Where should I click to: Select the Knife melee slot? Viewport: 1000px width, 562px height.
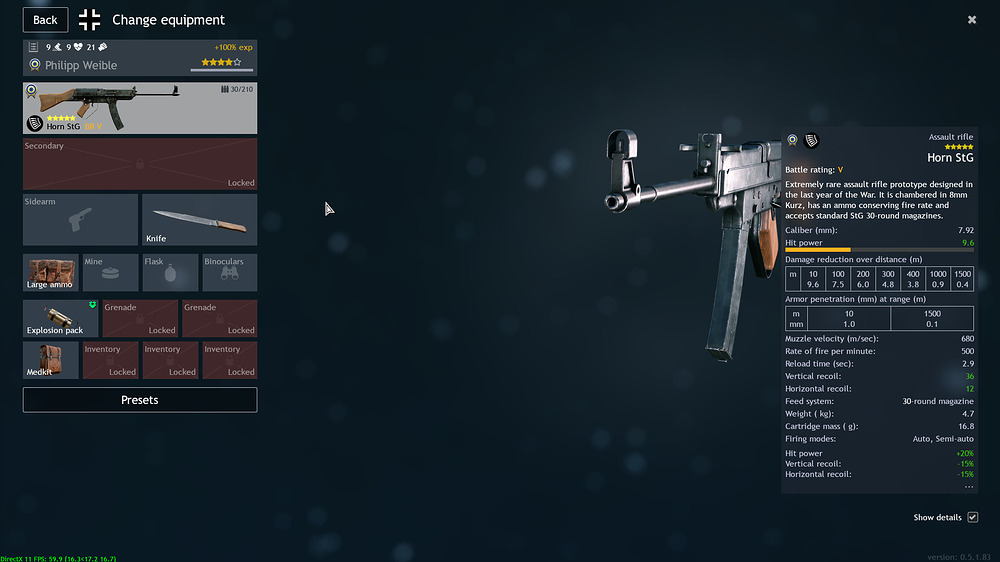199,220
